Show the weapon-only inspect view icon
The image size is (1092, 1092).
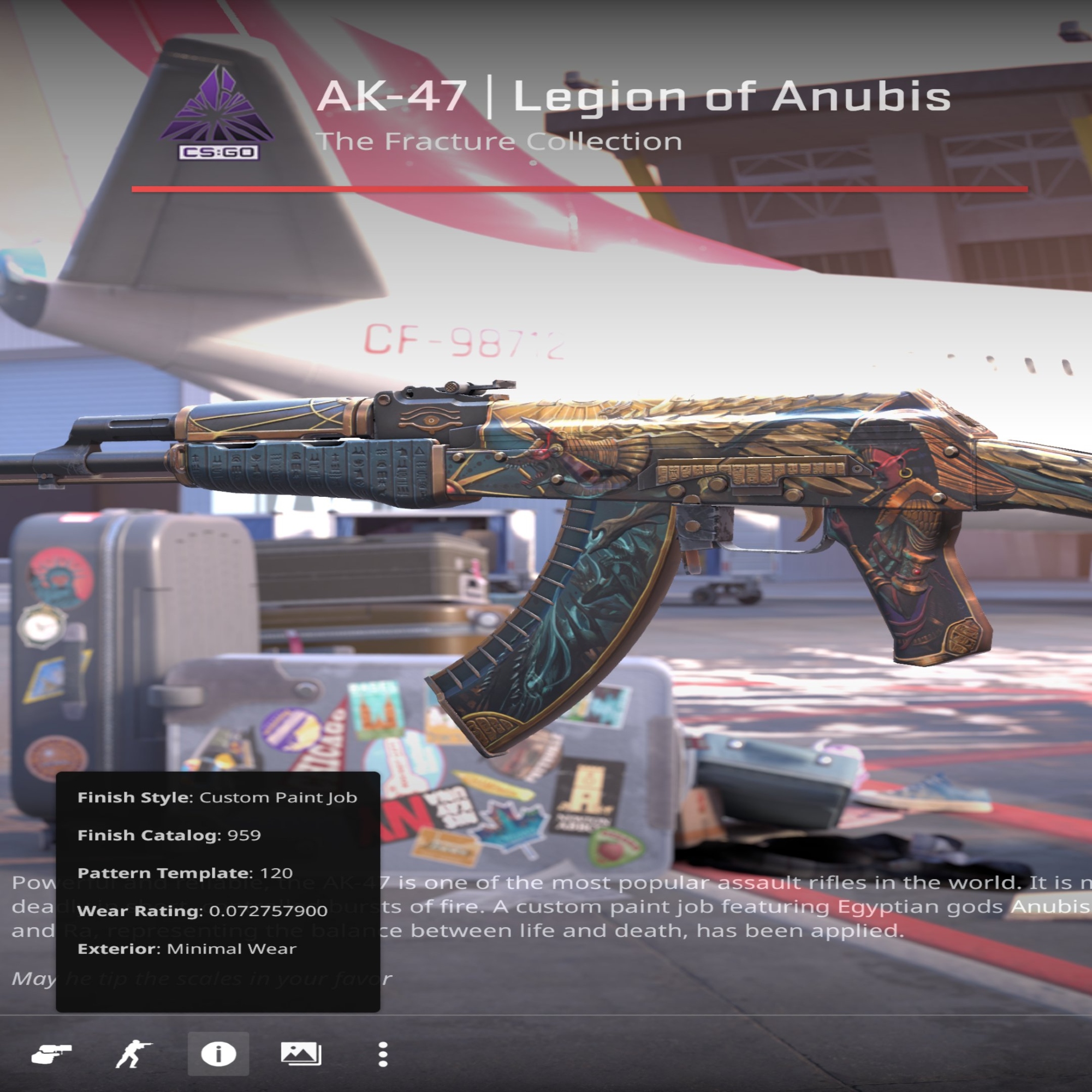pyautogui.click(x=51, y=1054)
